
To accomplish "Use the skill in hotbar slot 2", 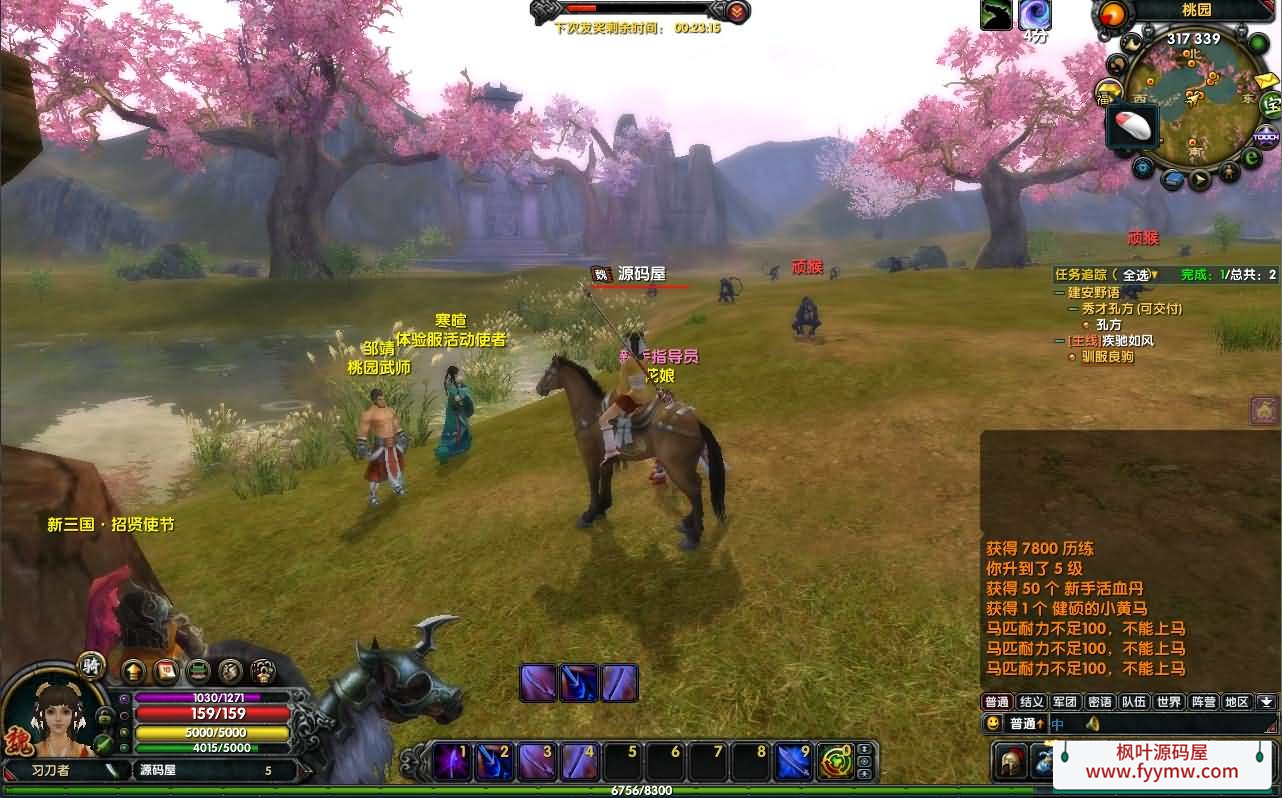I will pos(494,762).
